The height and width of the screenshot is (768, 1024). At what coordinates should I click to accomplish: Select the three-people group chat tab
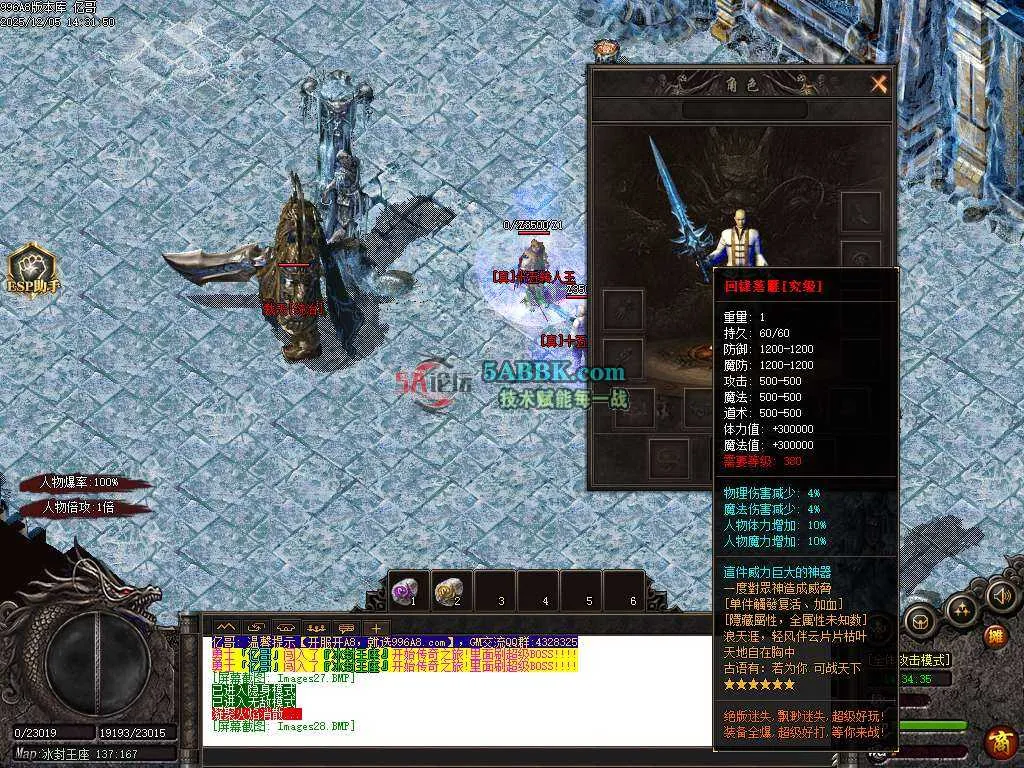316,629
